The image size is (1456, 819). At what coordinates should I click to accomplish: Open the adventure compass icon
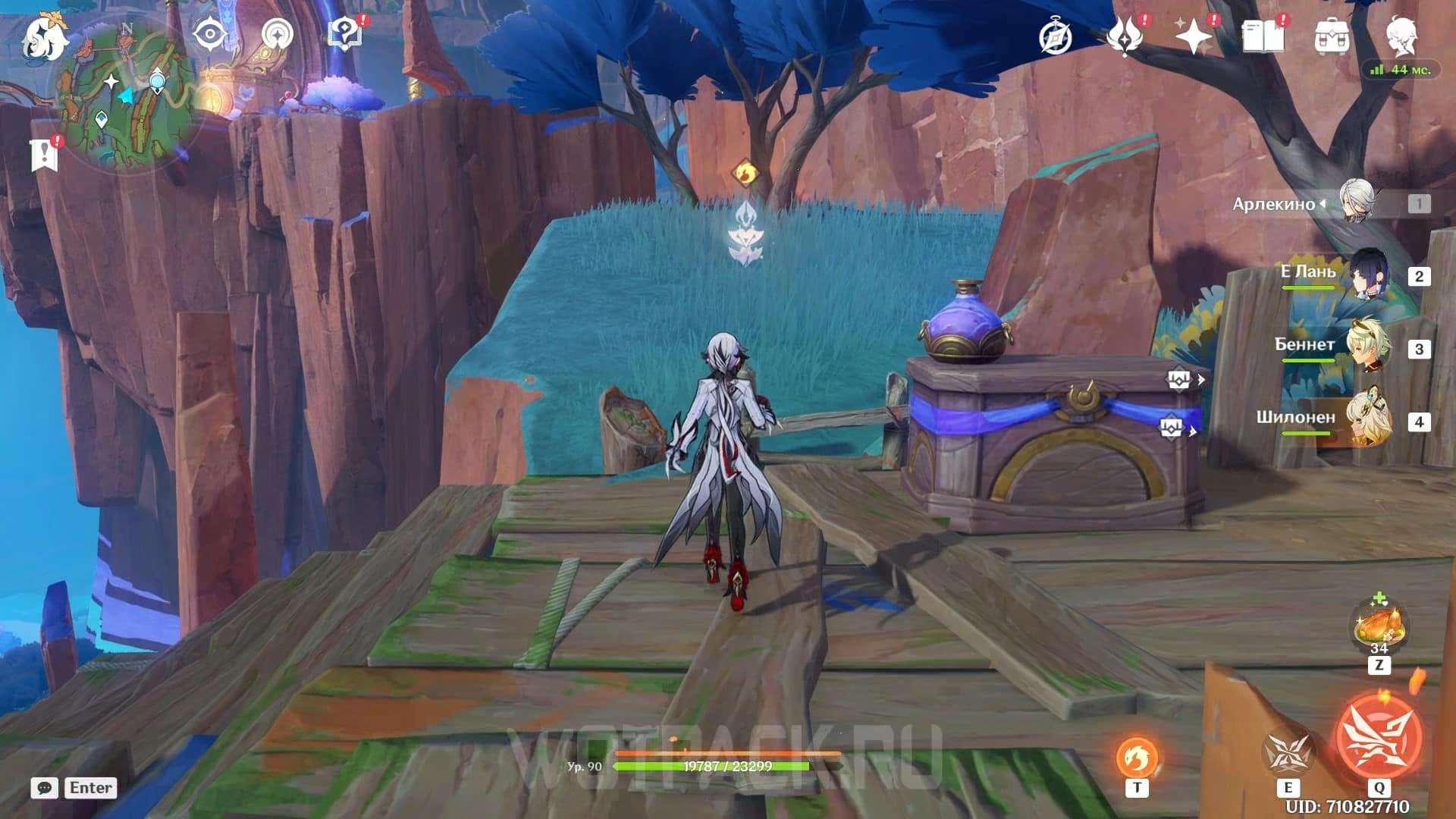[x=1056, y=37]
